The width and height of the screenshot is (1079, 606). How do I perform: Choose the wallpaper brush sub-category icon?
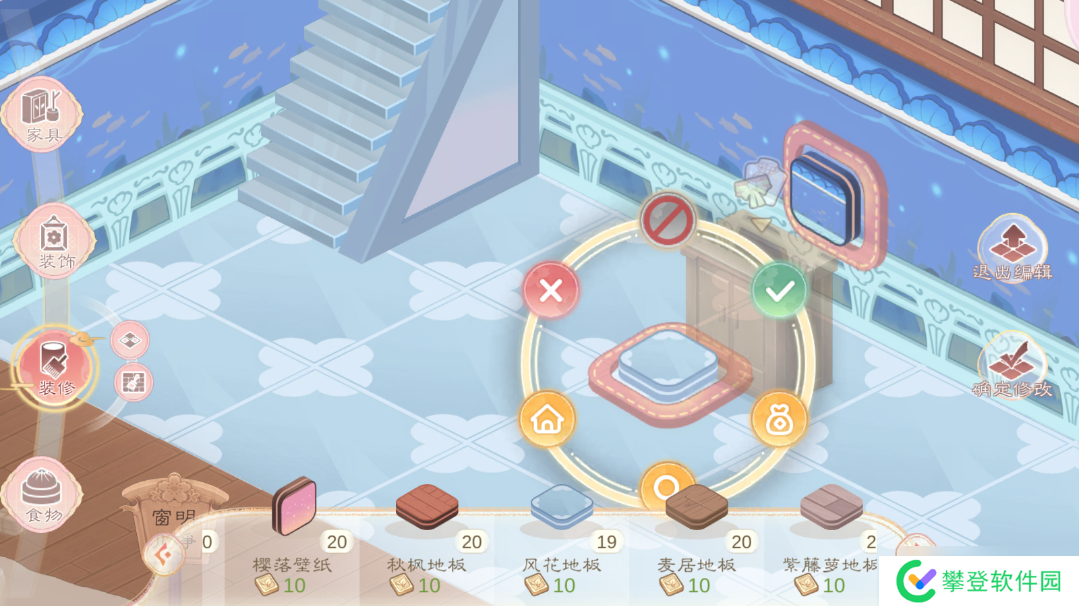(x=133, y=380)
